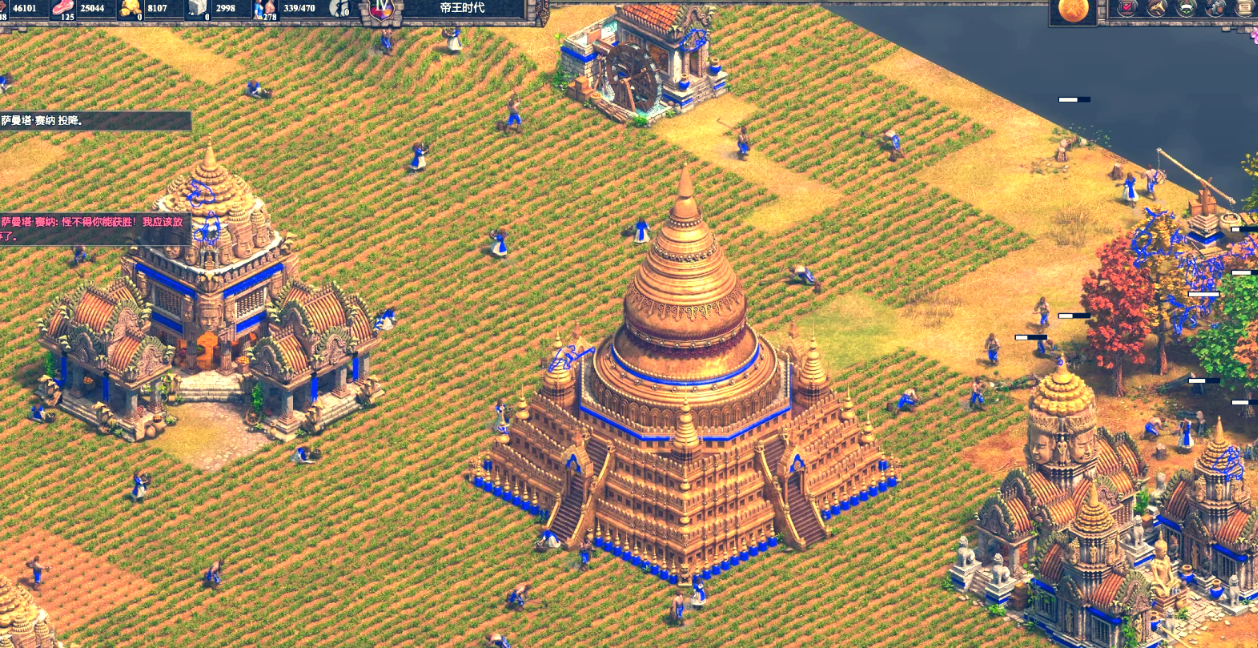1258x648 pixels.
Task: Click the idle villager icon
Action: tap(341, 9)
